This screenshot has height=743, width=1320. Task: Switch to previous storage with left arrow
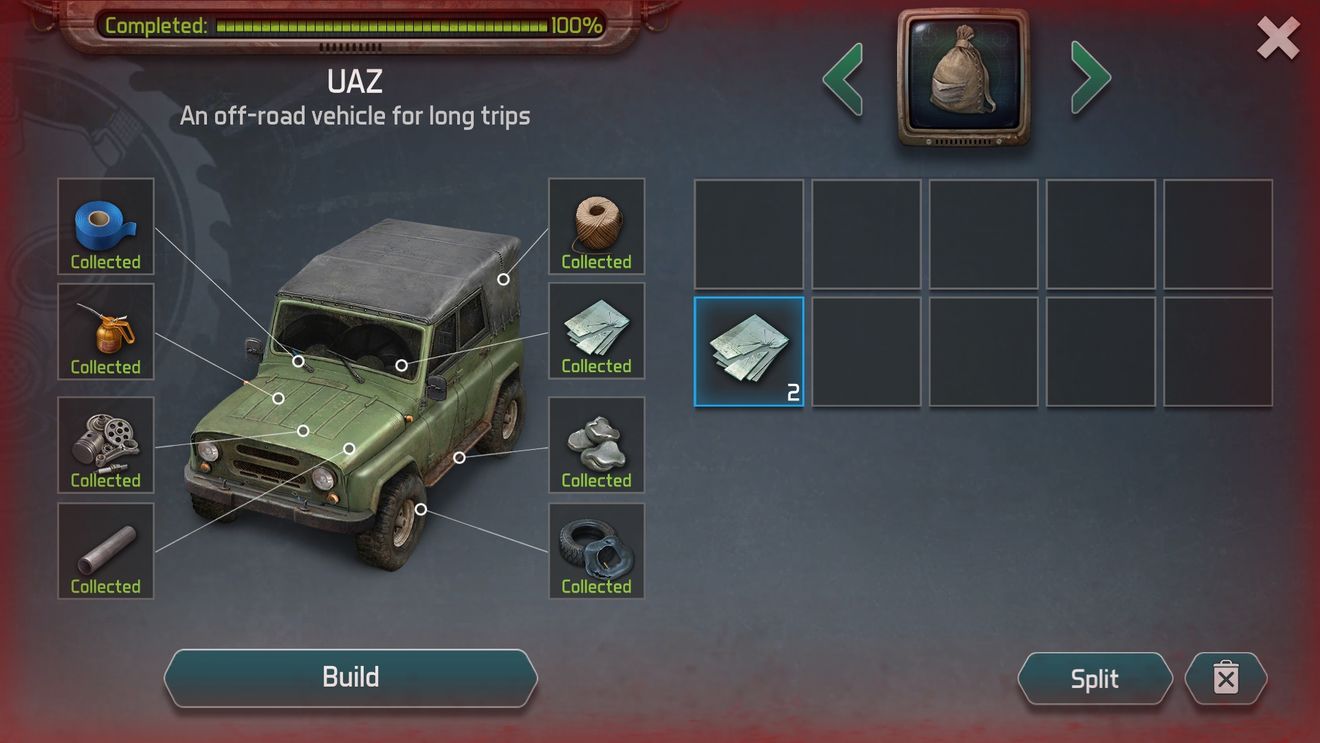tap(843, 78)
